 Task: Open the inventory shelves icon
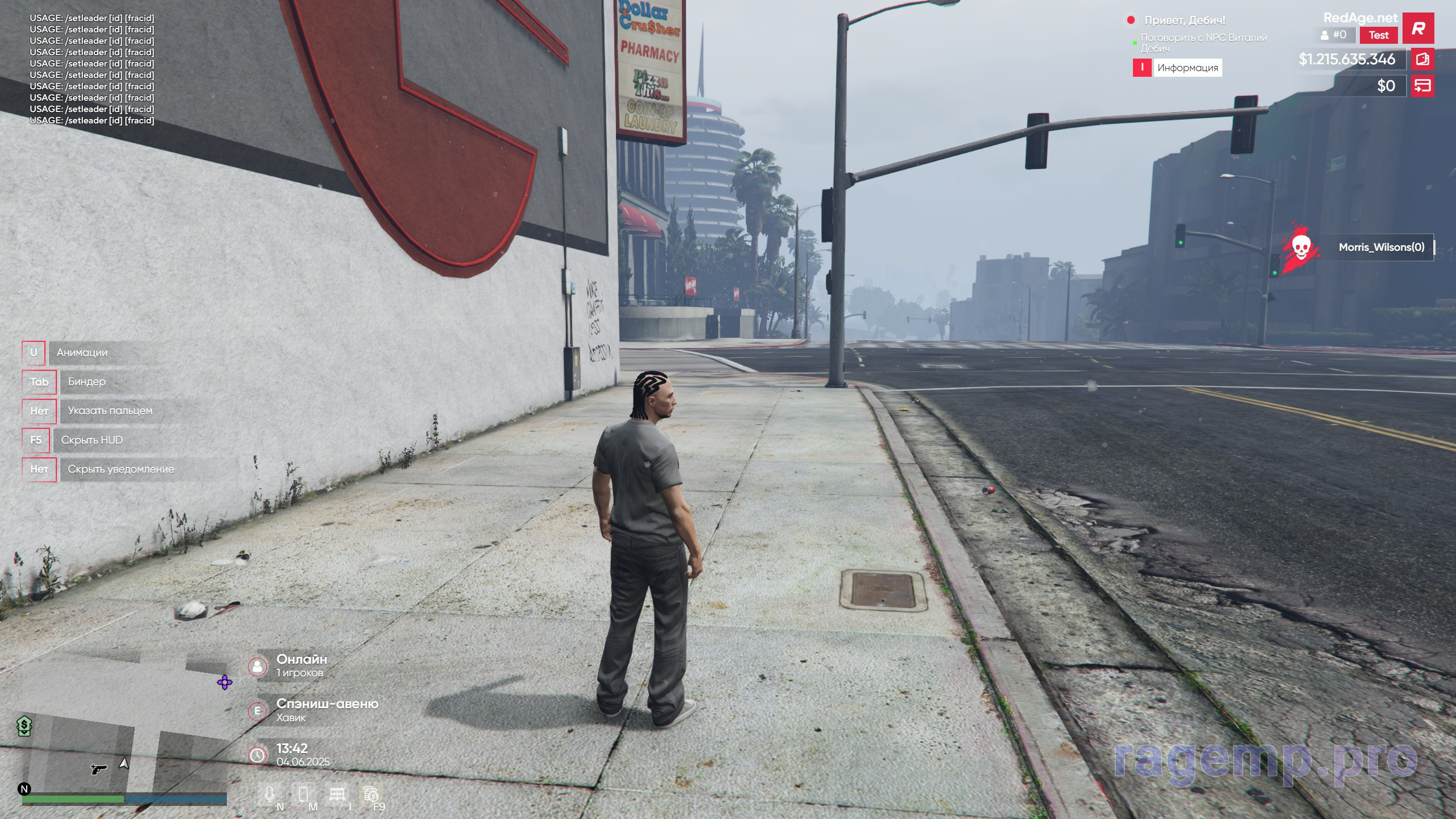pyautogui.click(x=337, y=794)
